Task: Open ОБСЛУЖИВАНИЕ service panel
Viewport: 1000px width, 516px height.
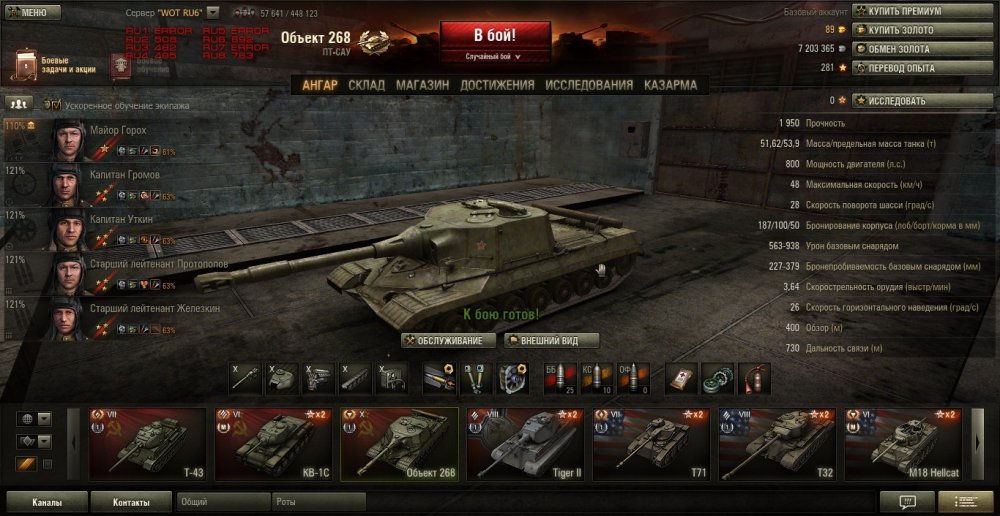Action: pos(449,341)
